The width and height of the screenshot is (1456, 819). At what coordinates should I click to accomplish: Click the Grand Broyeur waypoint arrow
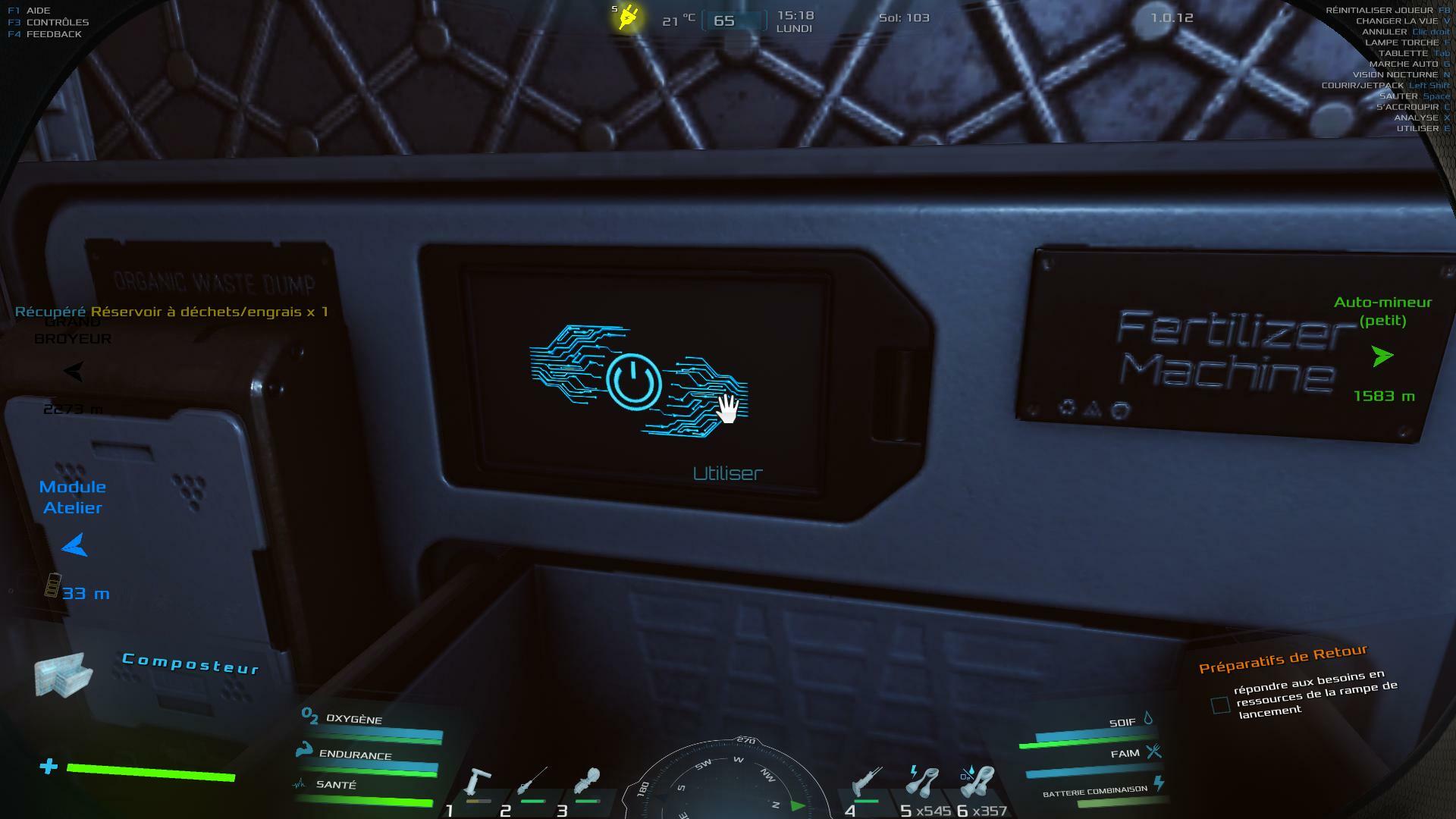click(74, 371)
